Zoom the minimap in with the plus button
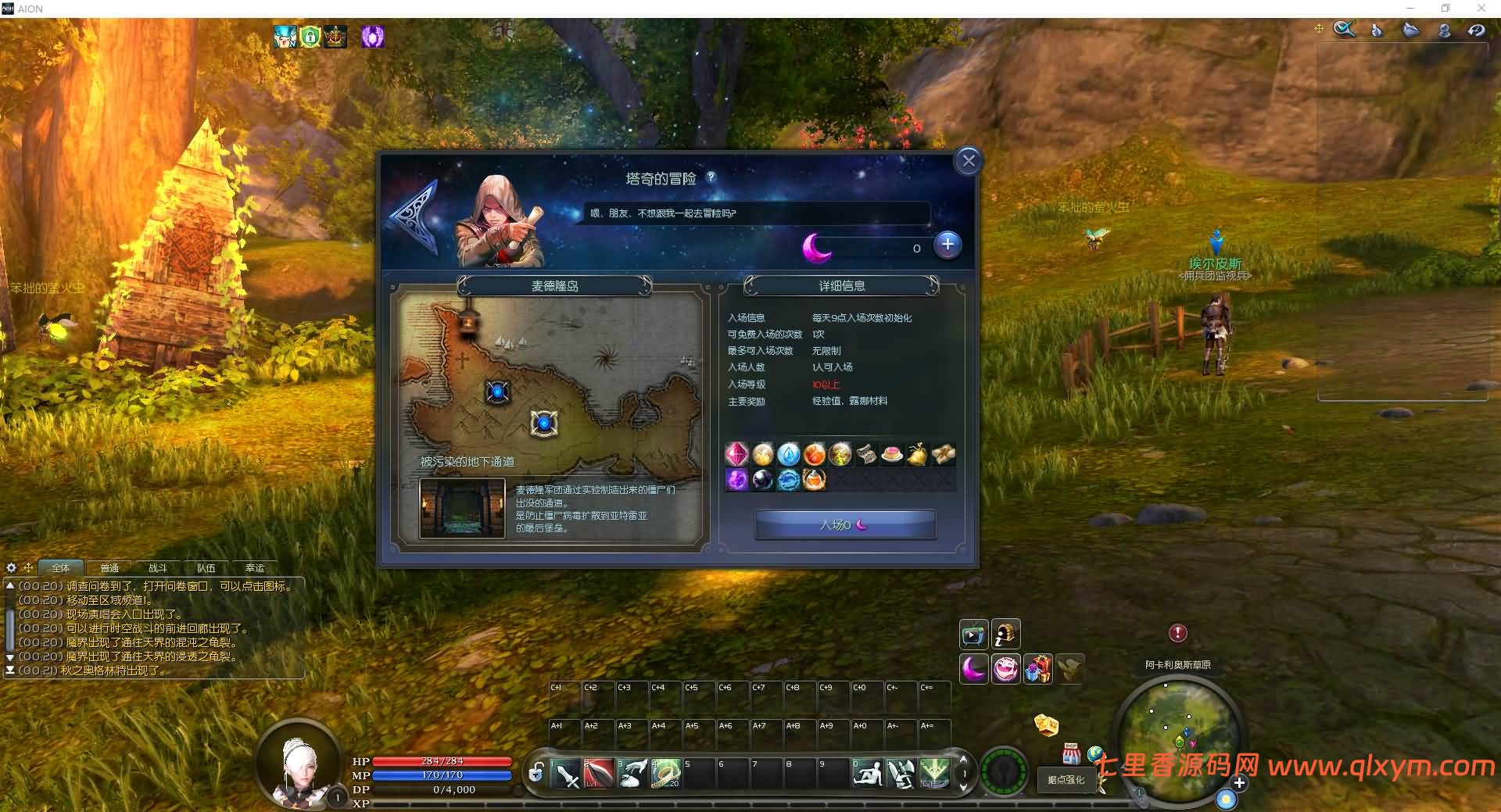 pyautogui.click(x=1240, y=782)
